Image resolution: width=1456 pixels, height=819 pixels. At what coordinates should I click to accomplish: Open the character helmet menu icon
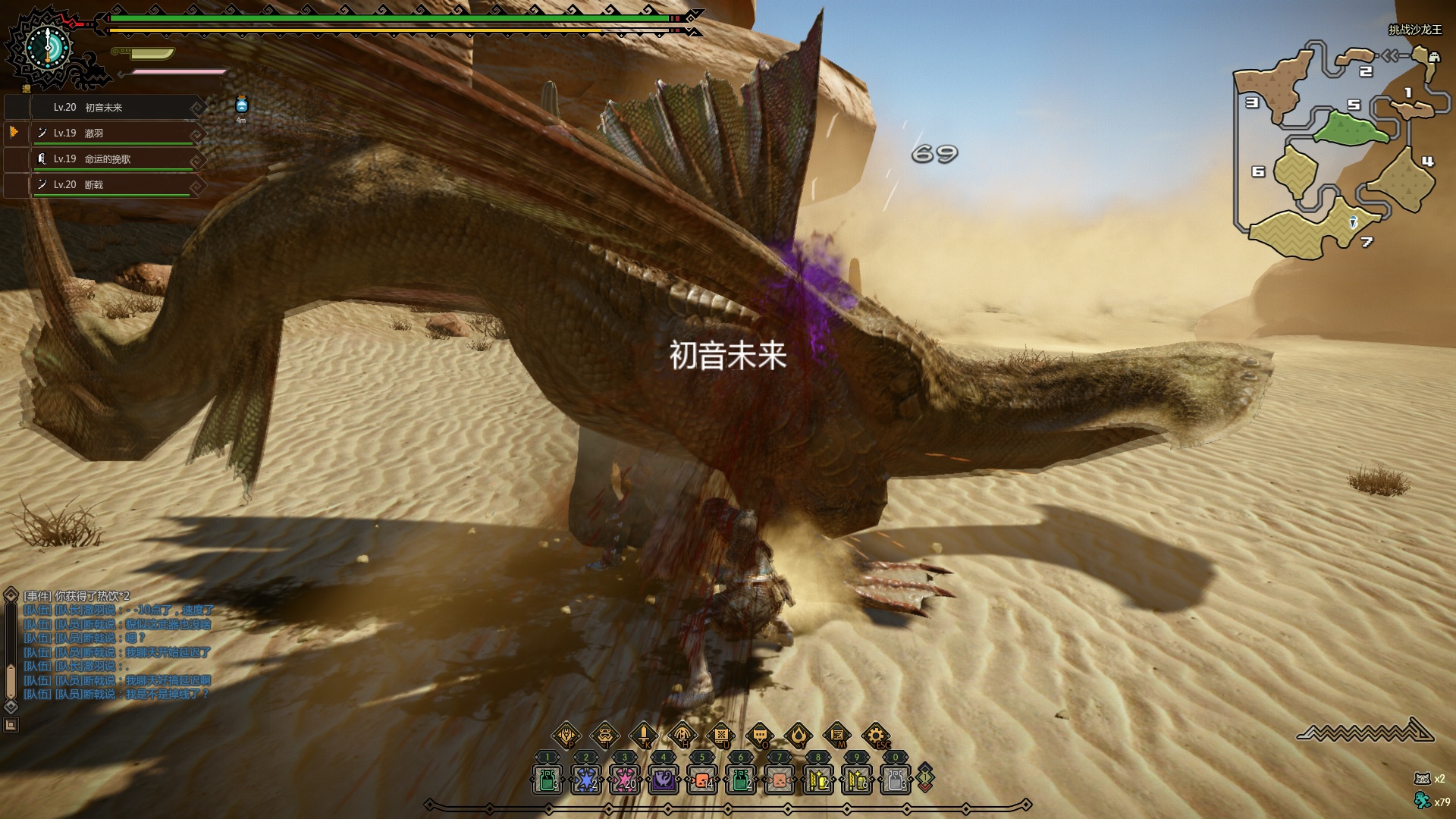(x=604, y=735)
